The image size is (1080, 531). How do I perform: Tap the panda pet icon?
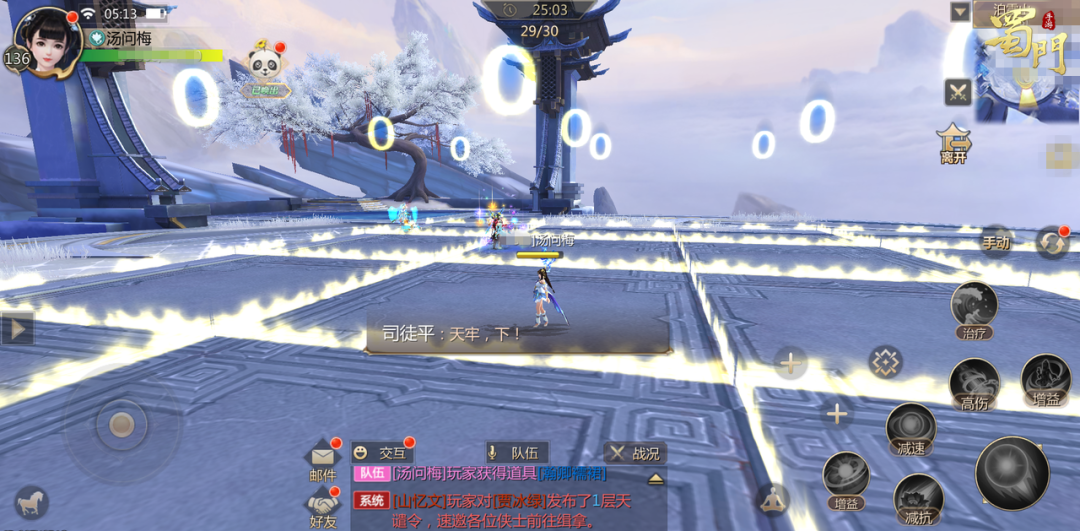click(x=265, y=68)
